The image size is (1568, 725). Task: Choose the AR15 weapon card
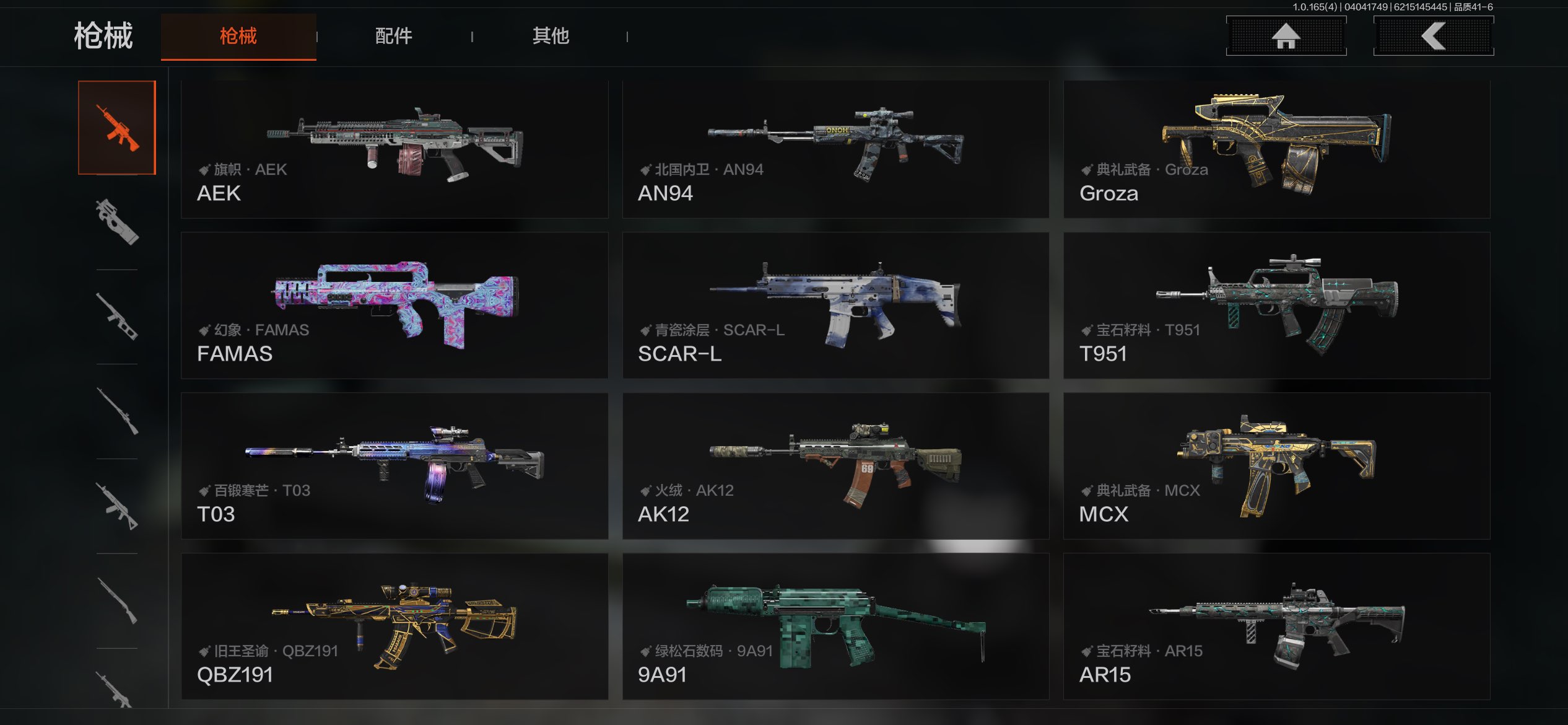pyautogui.click(x=1276, y=626)
